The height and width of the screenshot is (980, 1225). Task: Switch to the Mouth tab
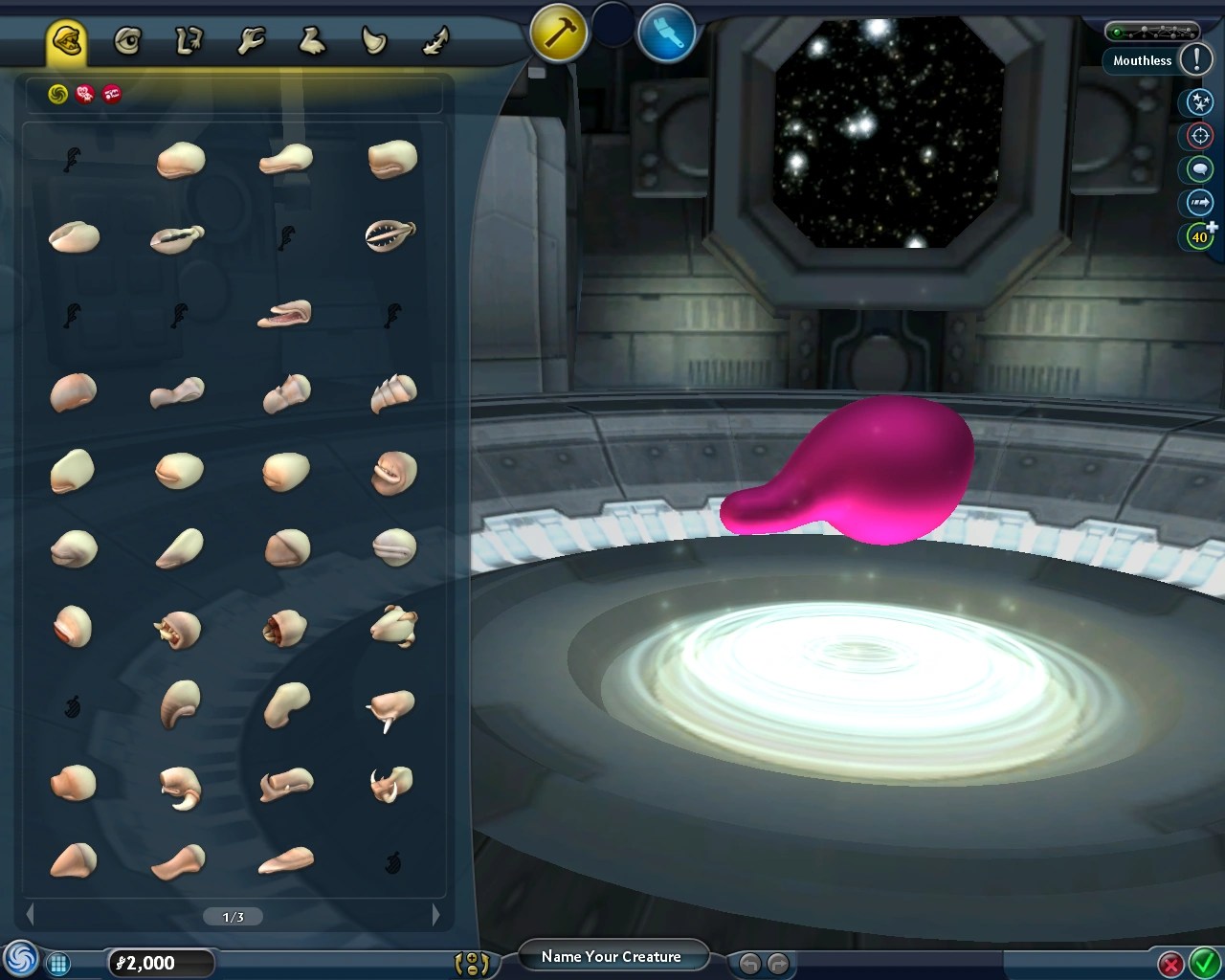68,39
